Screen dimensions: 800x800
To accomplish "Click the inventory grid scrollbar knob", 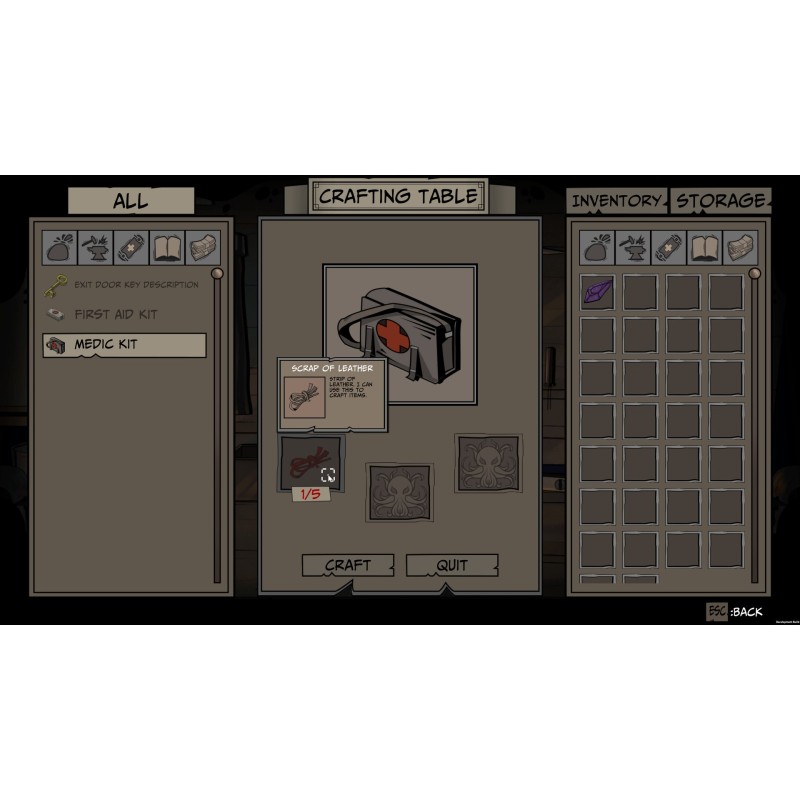I will (x=755, y=273).
